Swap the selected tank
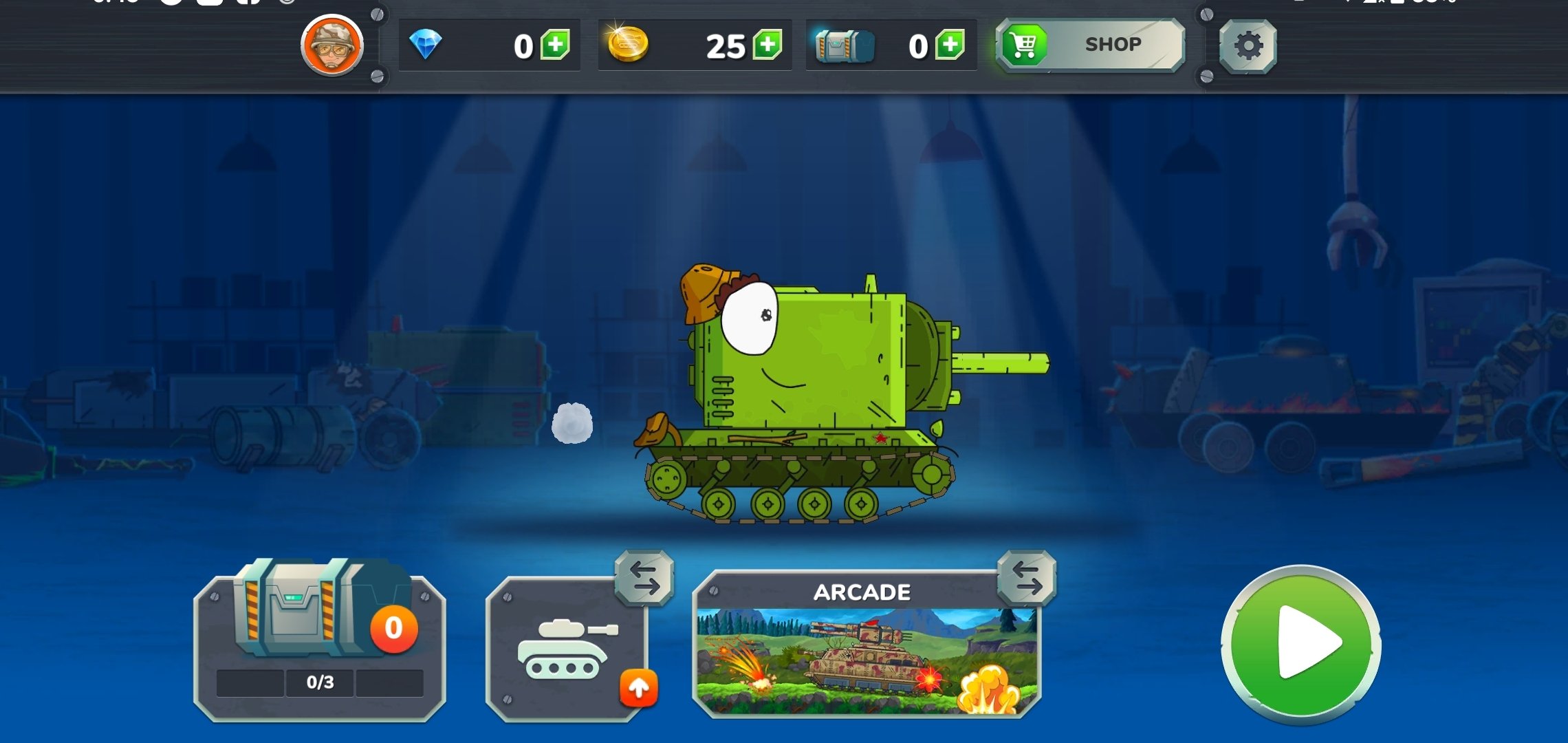 coord(644,578)
